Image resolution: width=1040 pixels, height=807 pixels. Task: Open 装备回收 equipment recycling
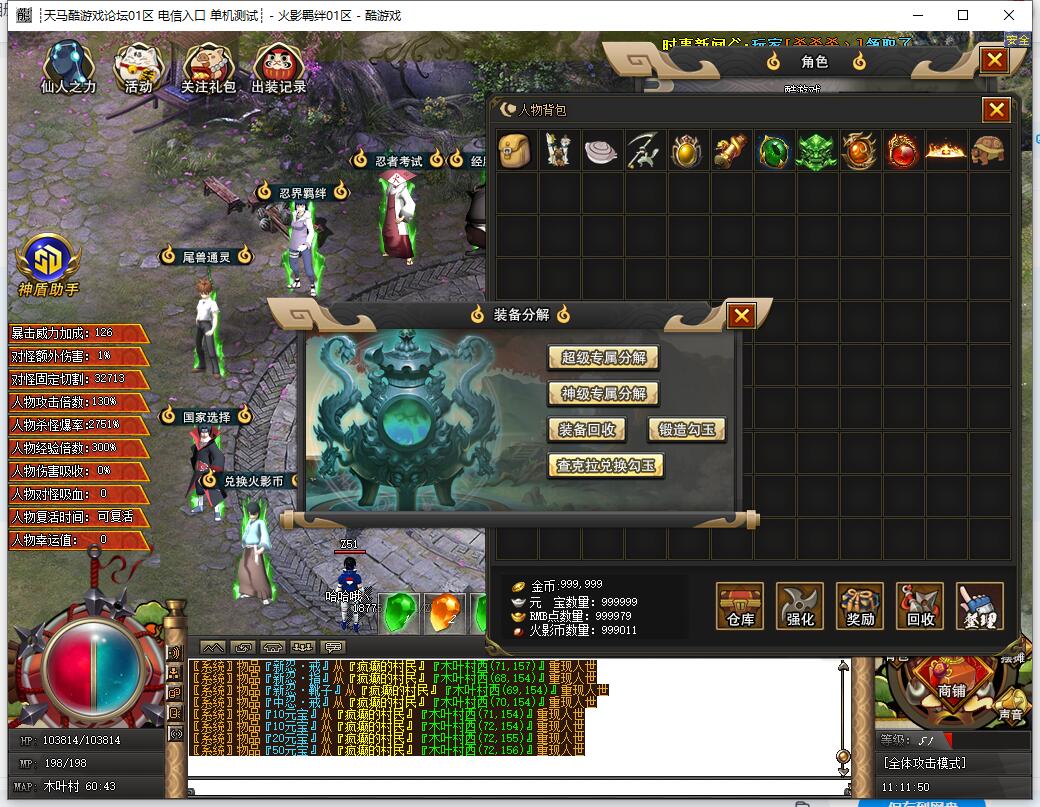coord(587,430)
